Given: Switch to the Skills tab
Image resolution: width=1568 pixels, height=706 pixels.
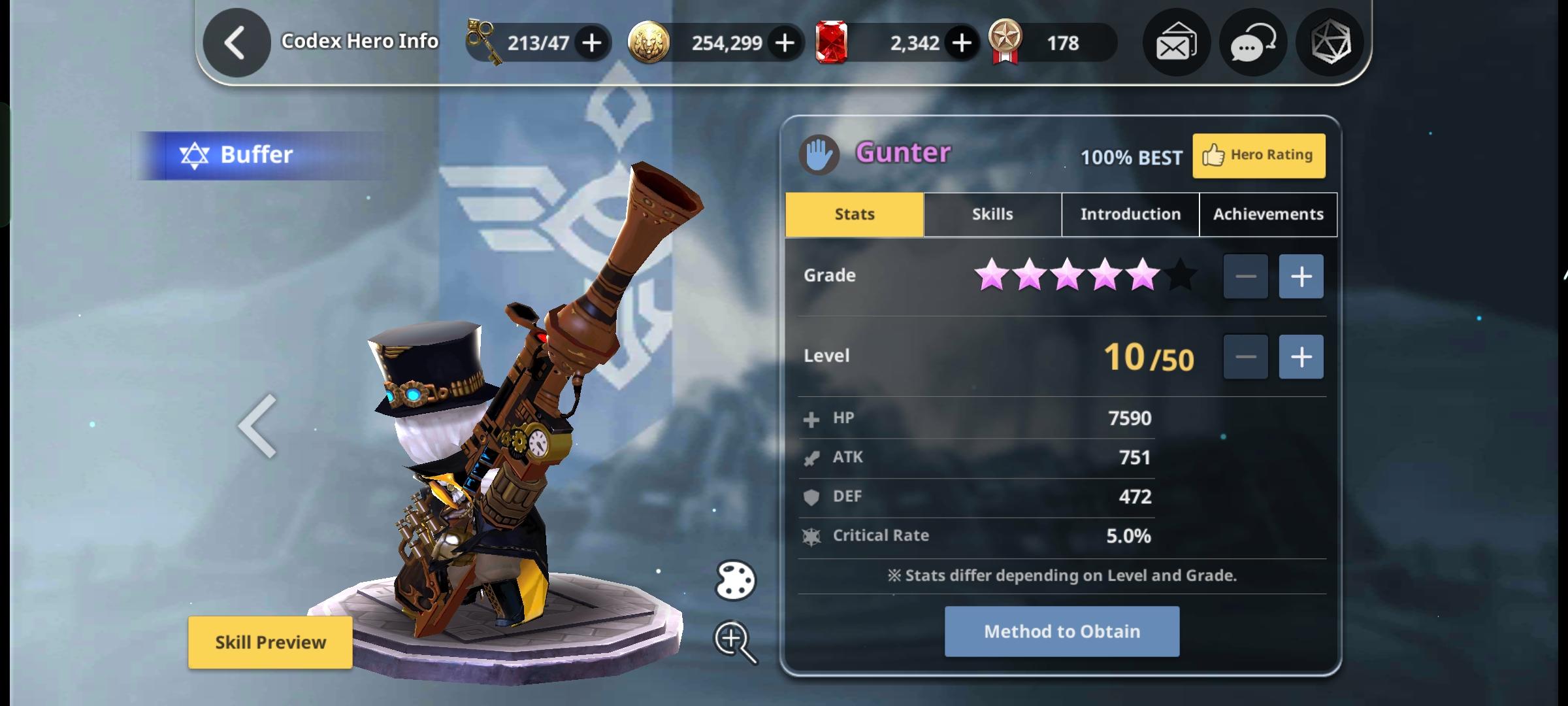Looking at the screenshot, I should (992, 214).
